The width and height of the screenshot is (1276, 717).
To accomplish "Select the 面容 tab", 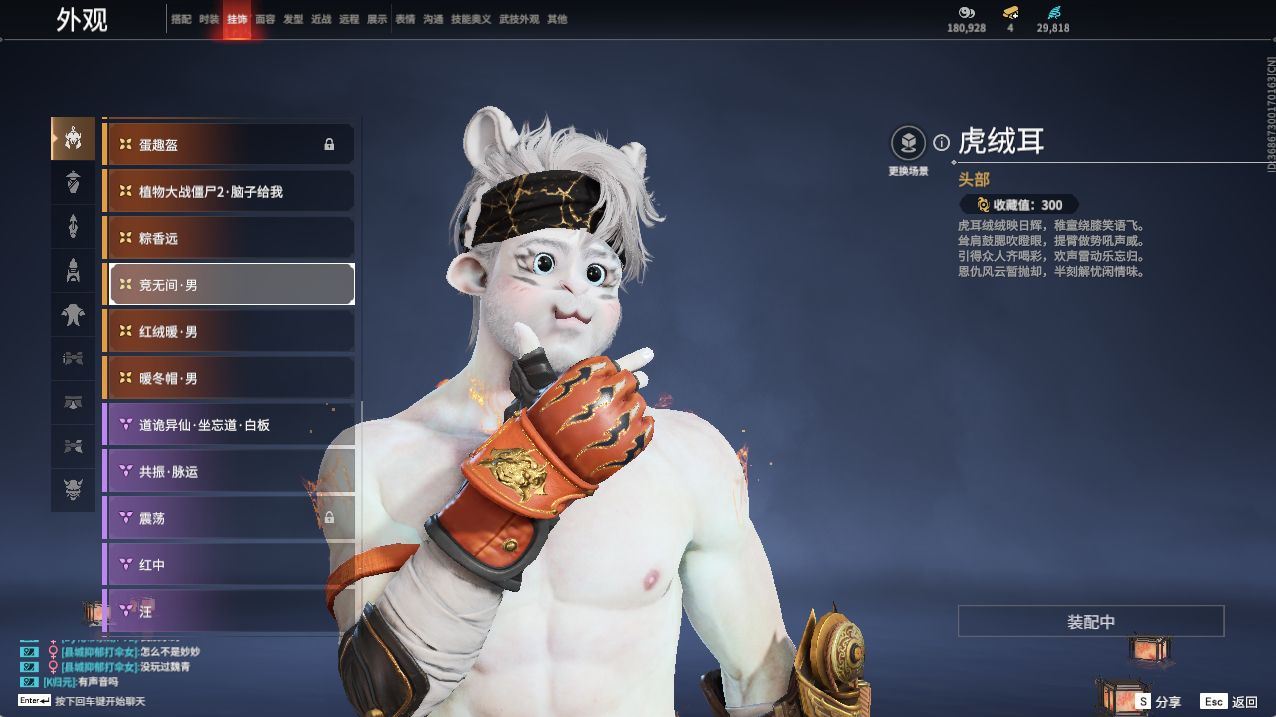I will click(x=265, y=19).
